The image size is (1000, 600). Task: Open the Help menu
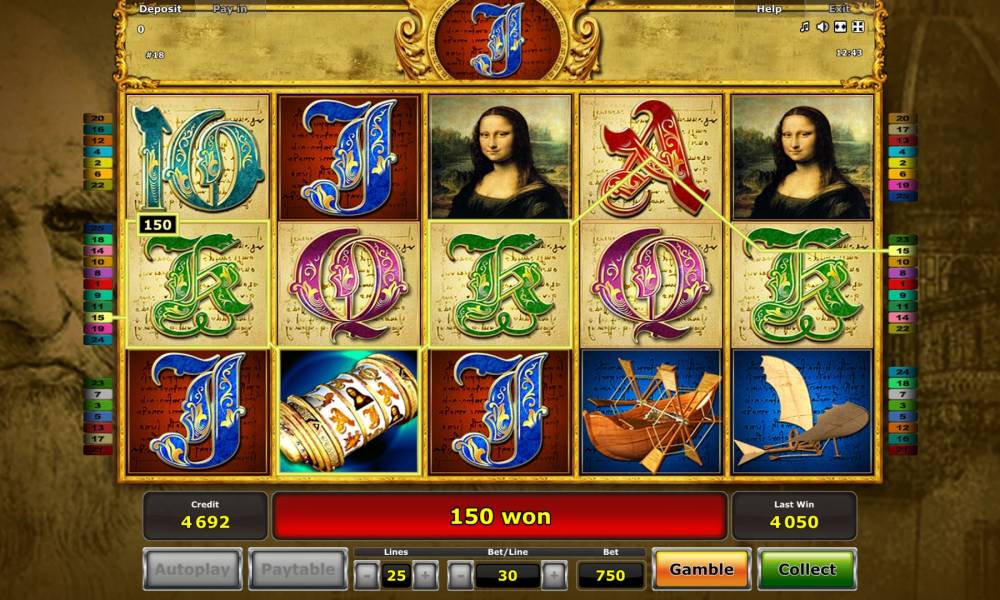click(x=769, y=9)
